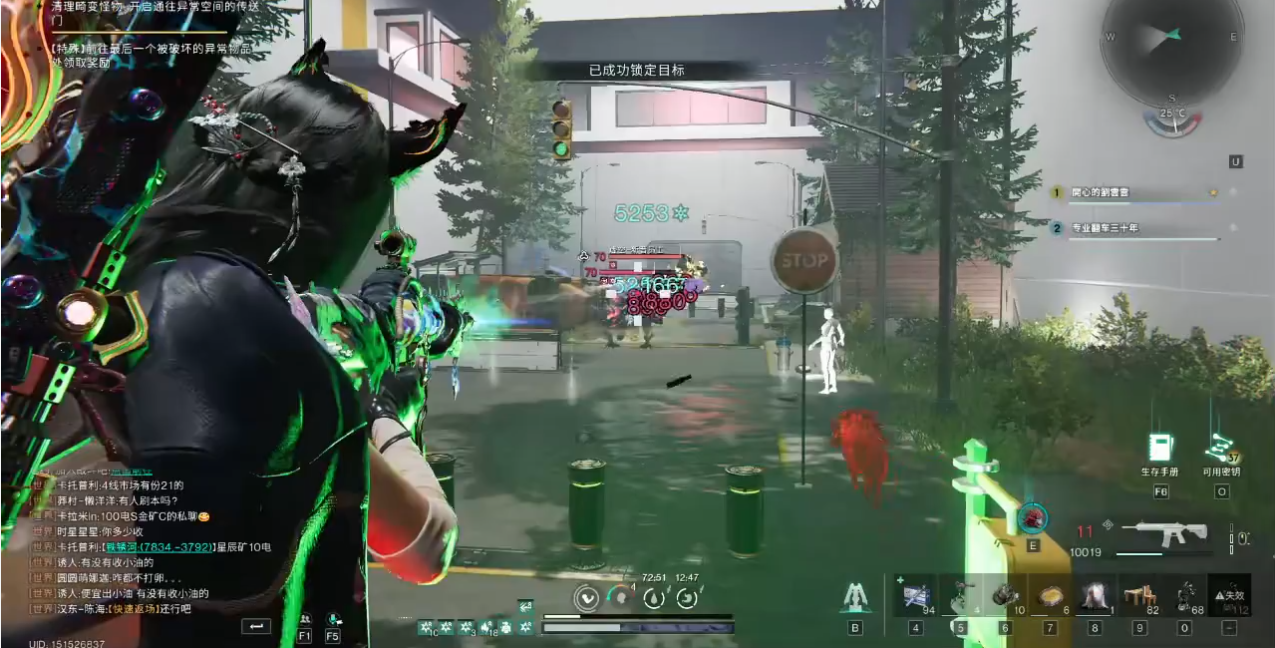Use the hotbar item with count 68

click(x=1185, y=595)
